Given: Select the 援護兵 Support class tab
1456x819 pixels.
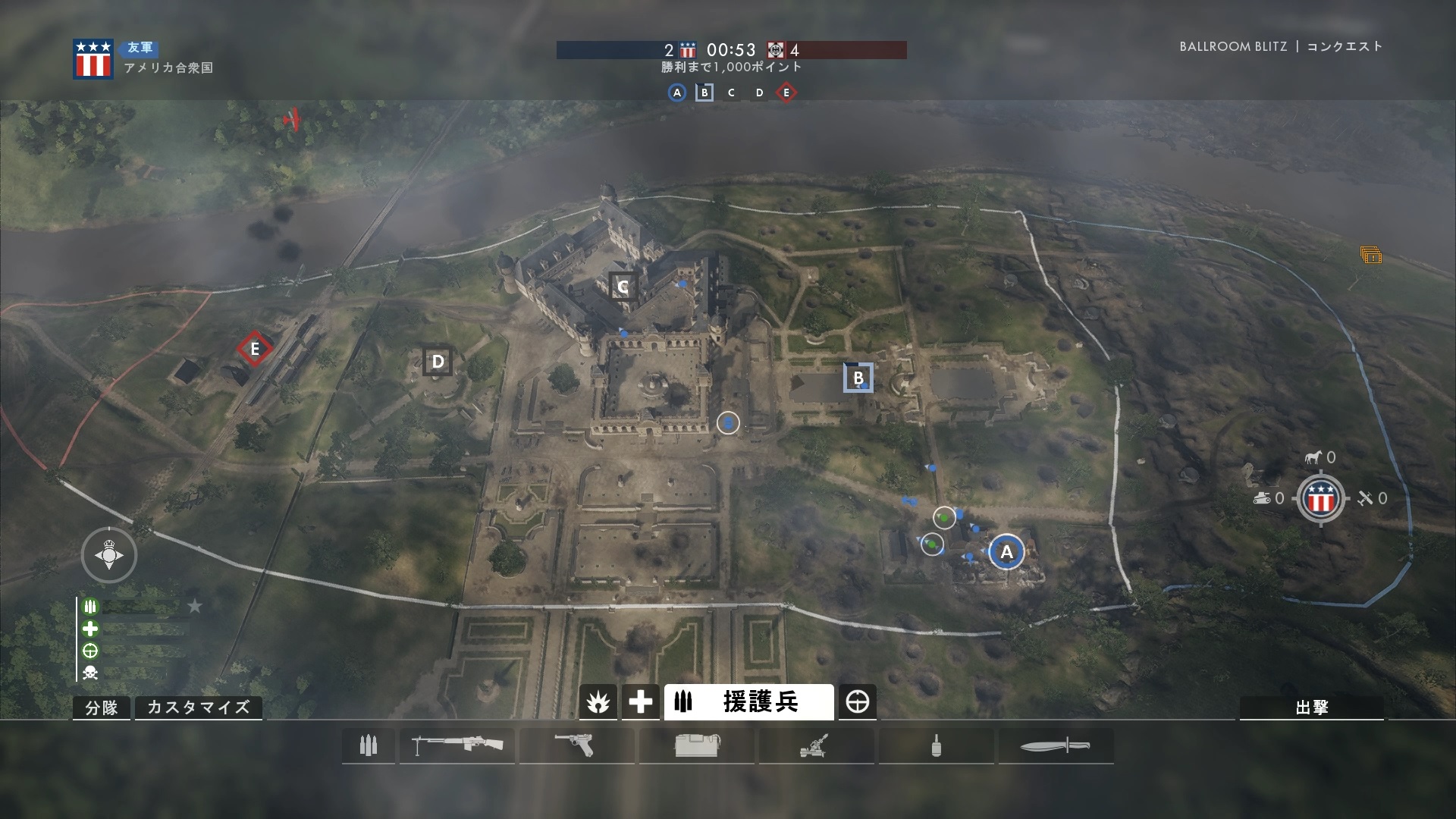Looking at the screenshot, I should point(748,702).
